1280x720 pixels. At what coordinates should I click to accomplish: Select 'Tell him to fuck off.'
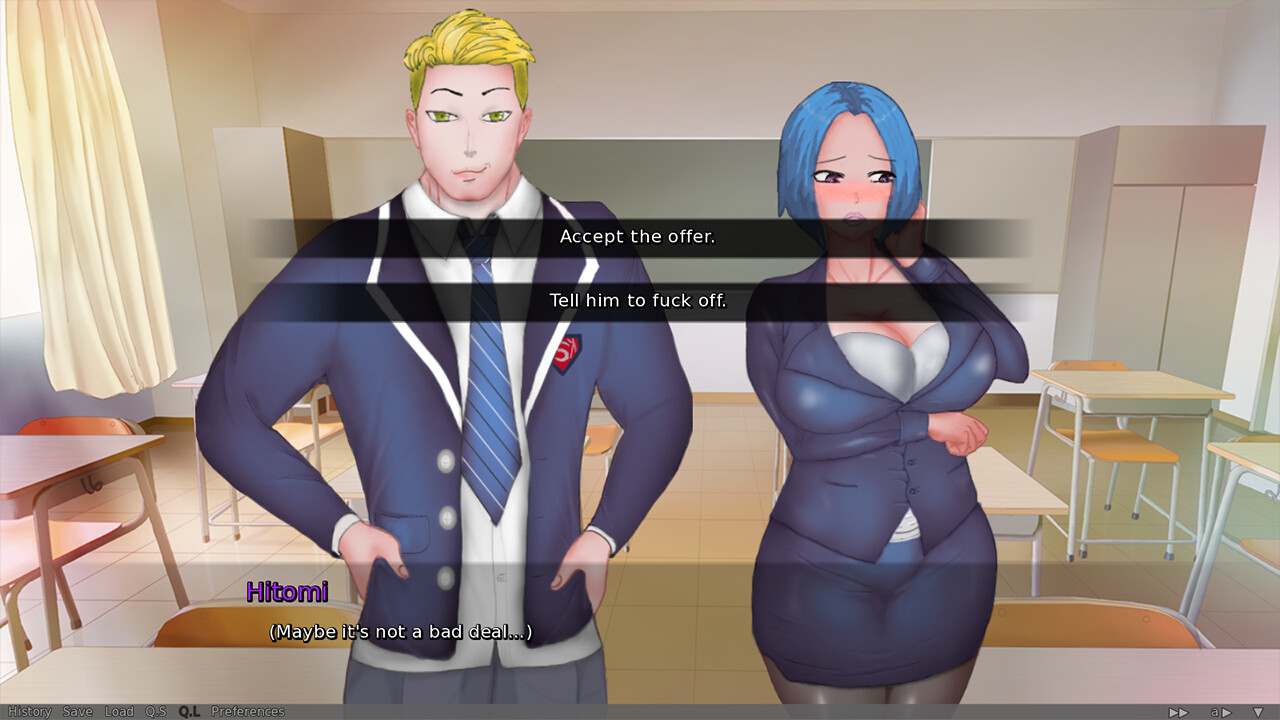pos(638,300)
